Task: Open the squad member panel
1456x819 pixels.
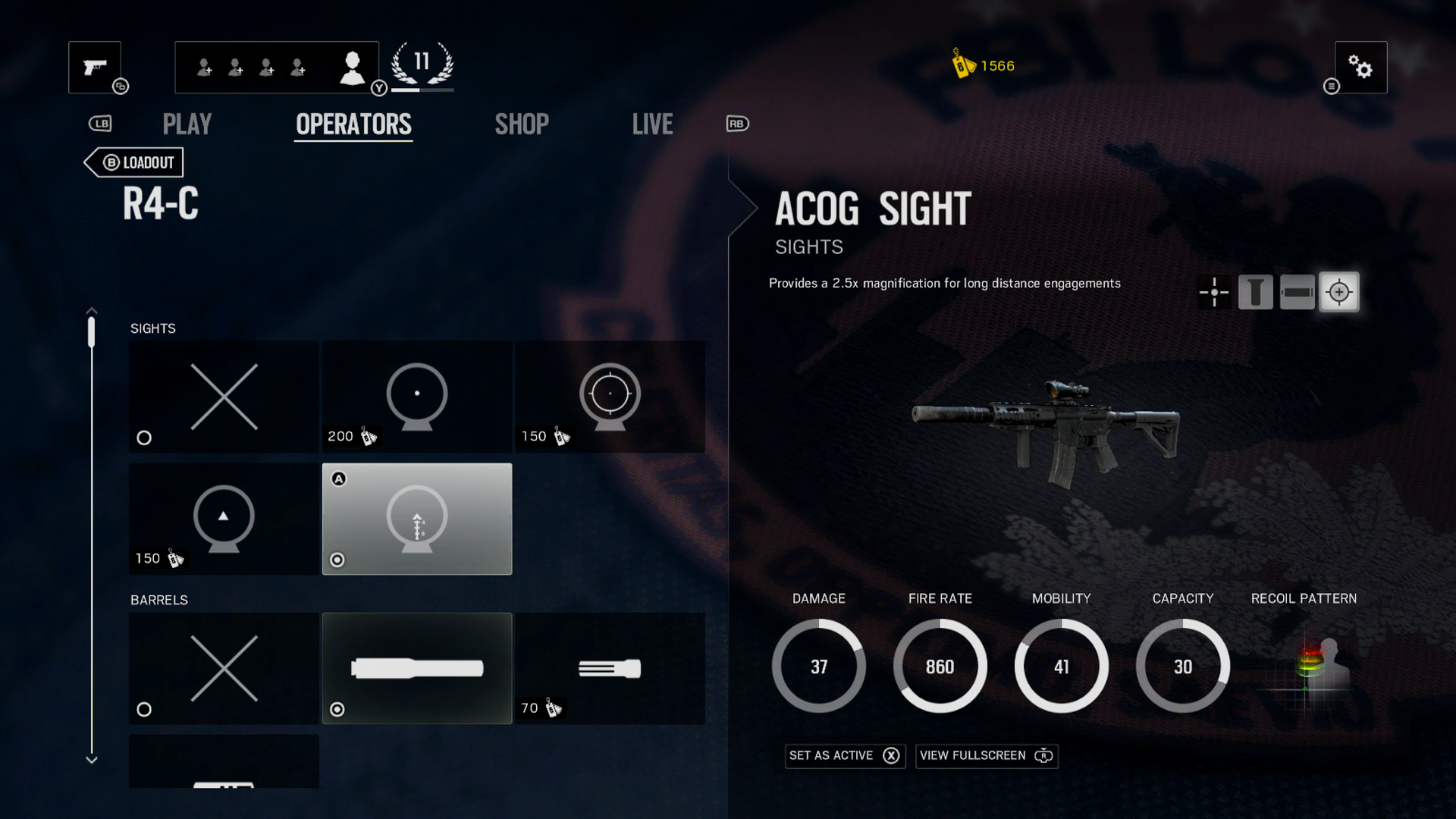Action: click(x=276, y=67)
